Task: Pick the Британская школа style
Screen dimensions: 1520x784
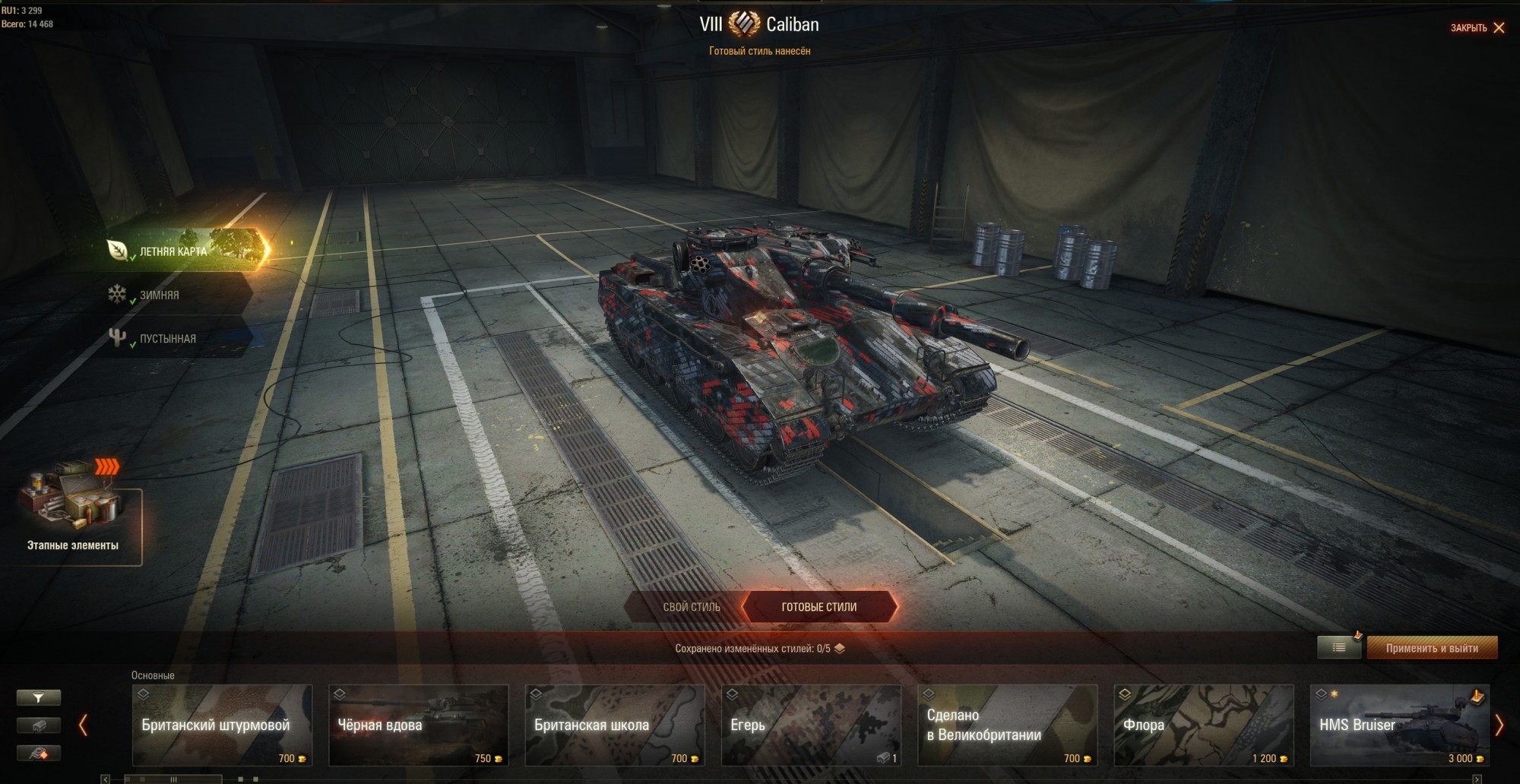Action: tap(614, 726)
